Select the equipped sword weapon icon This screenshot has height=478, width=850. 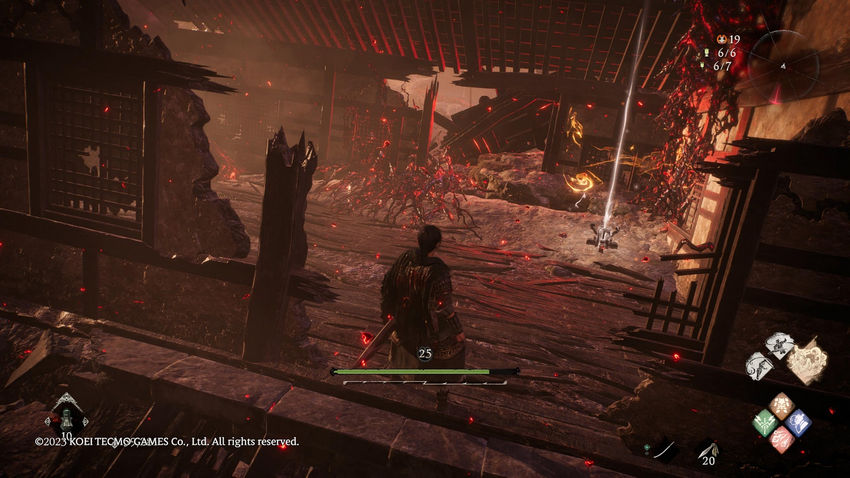[x=661, y=450]
